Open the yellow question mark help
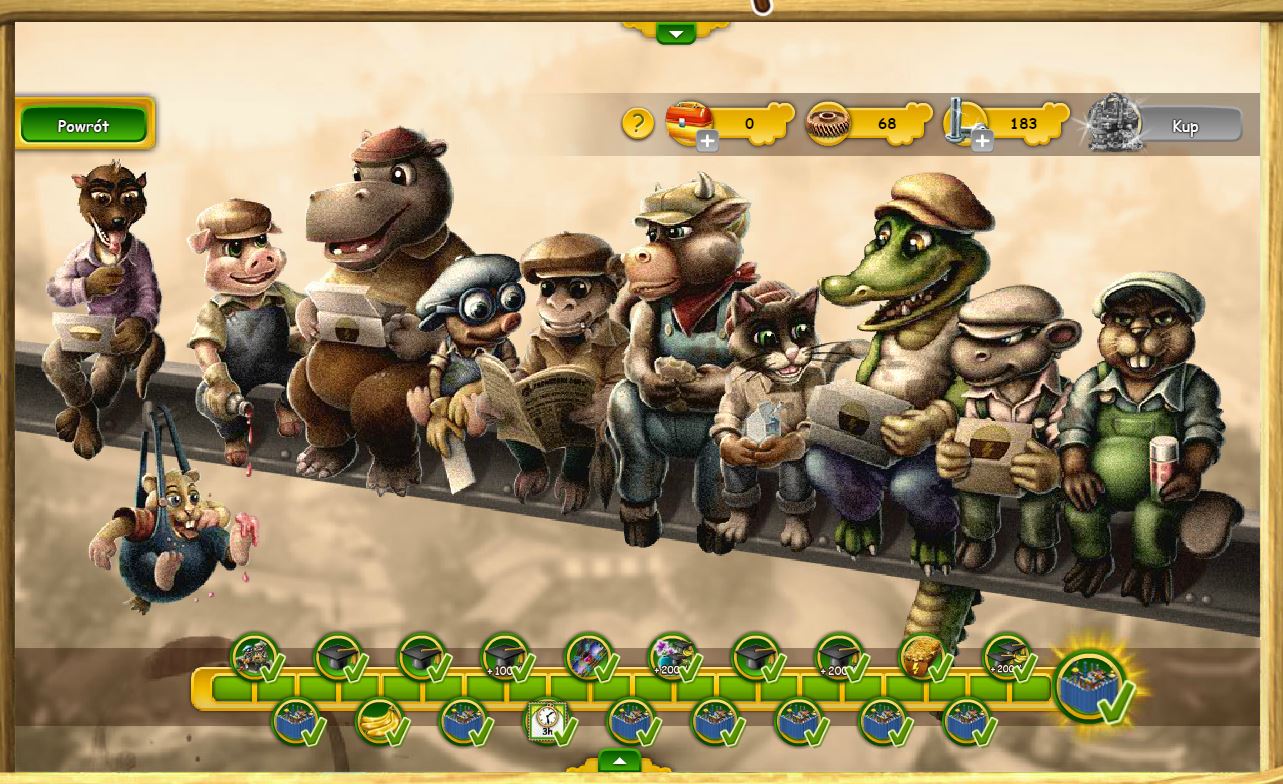This screenshot has width=1283, height=784. tap(637, 123)
